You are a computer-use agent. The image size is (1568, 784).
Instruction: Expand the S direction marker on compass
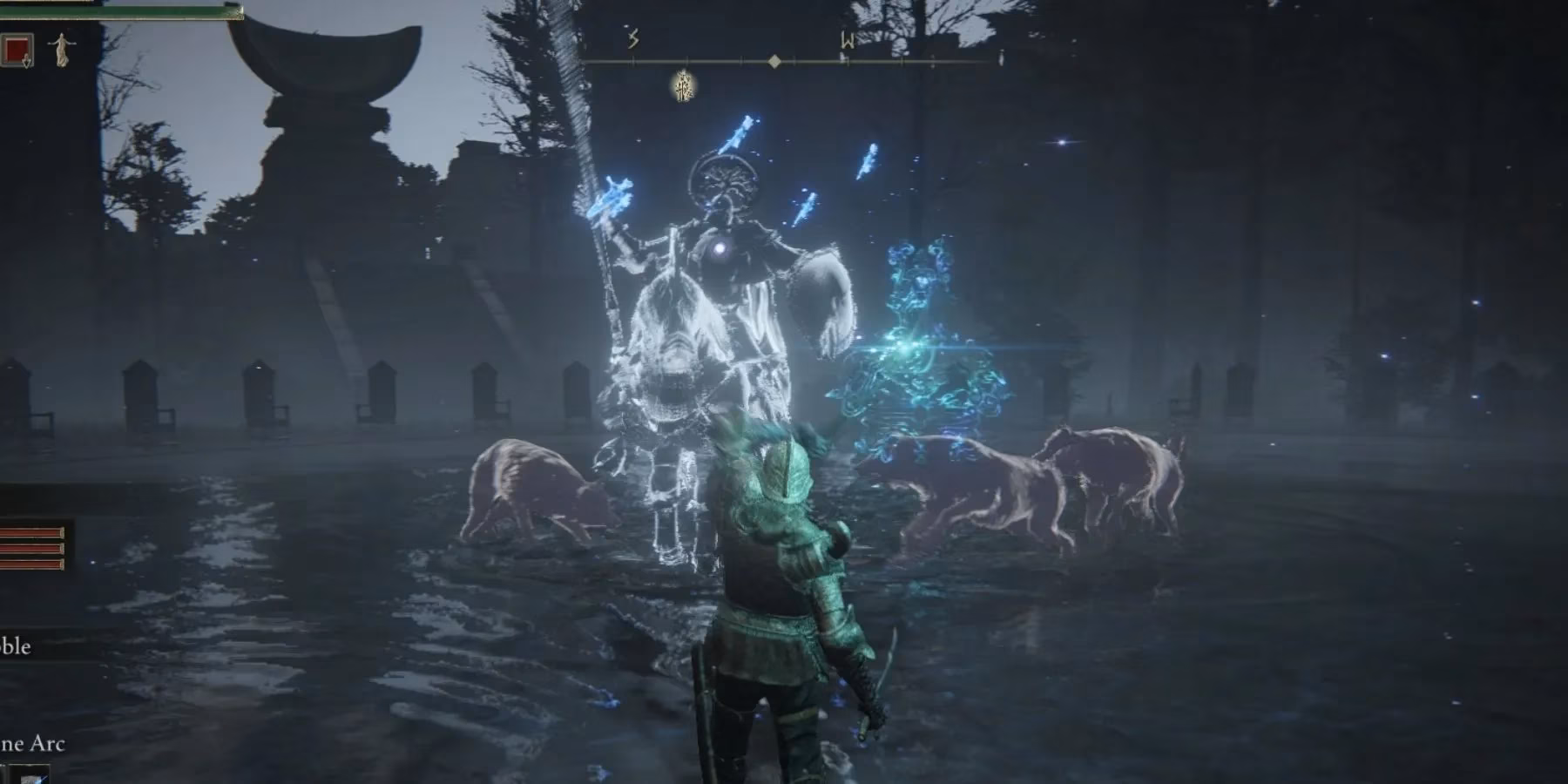pos(634,37)
